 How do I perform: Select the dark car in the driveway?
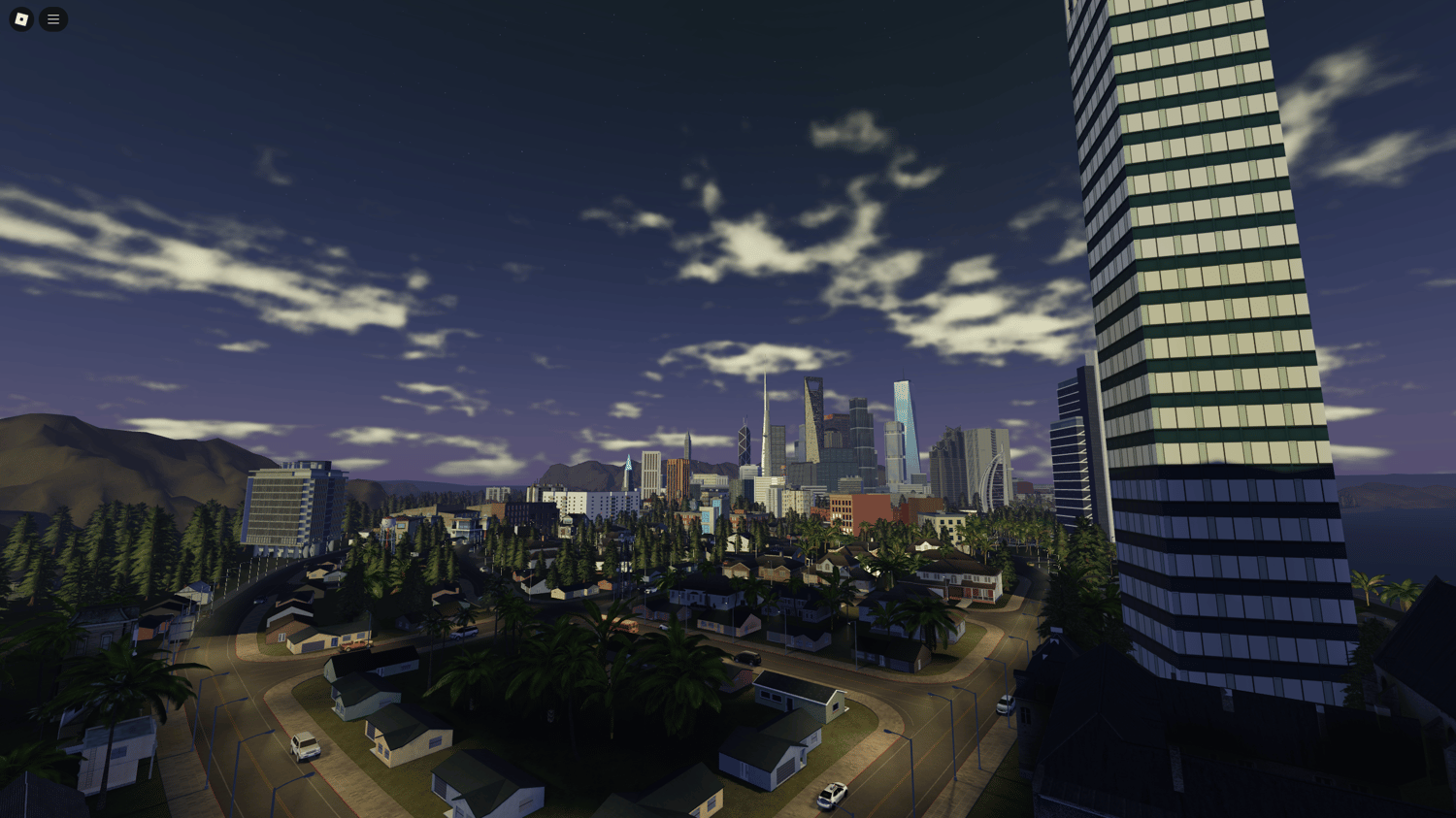click(747, 658)
